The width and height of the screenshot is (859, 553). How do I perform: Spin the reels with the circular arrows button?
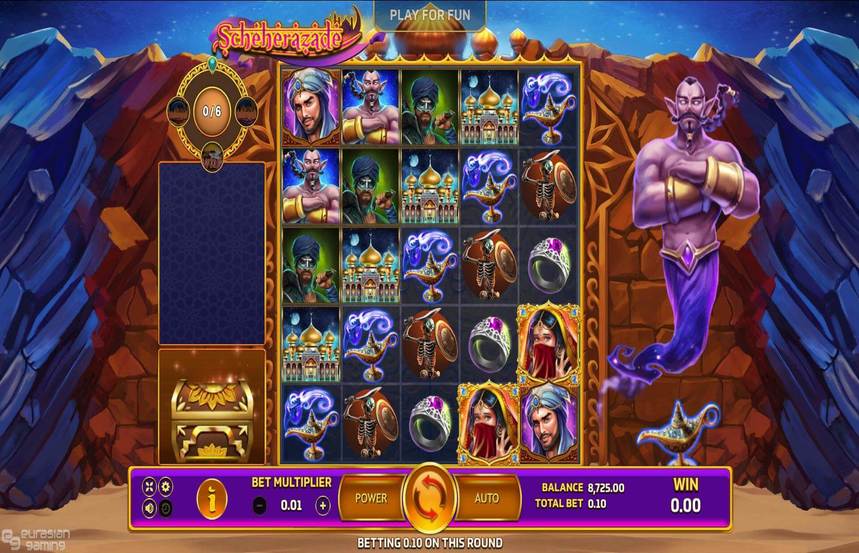[x=429, y=497]
